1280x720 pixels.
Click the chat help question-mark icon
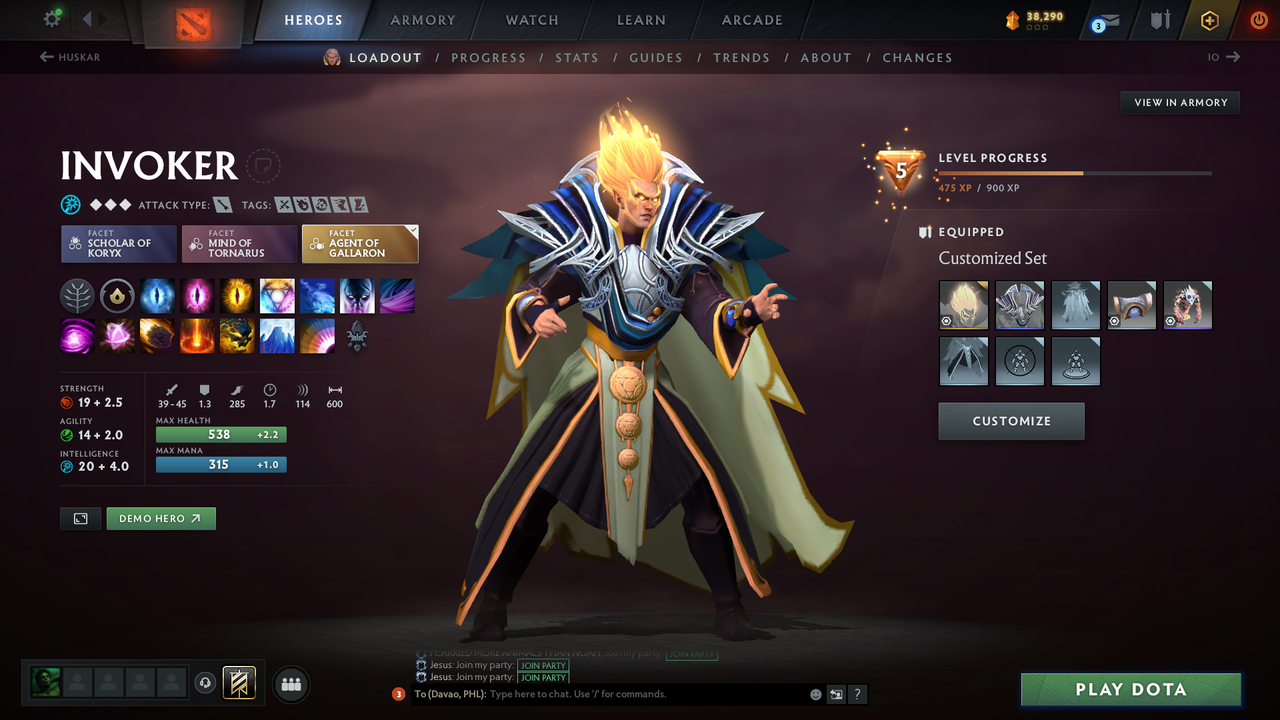click(x=857, y=693)
